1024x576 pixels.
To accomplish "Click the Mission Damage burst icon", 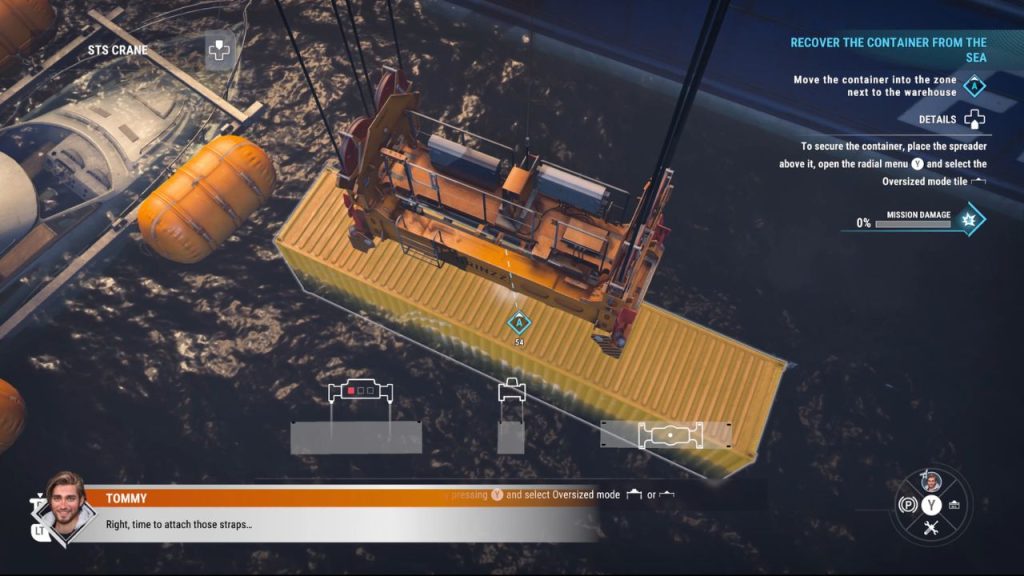I will (x=968, y=220).
